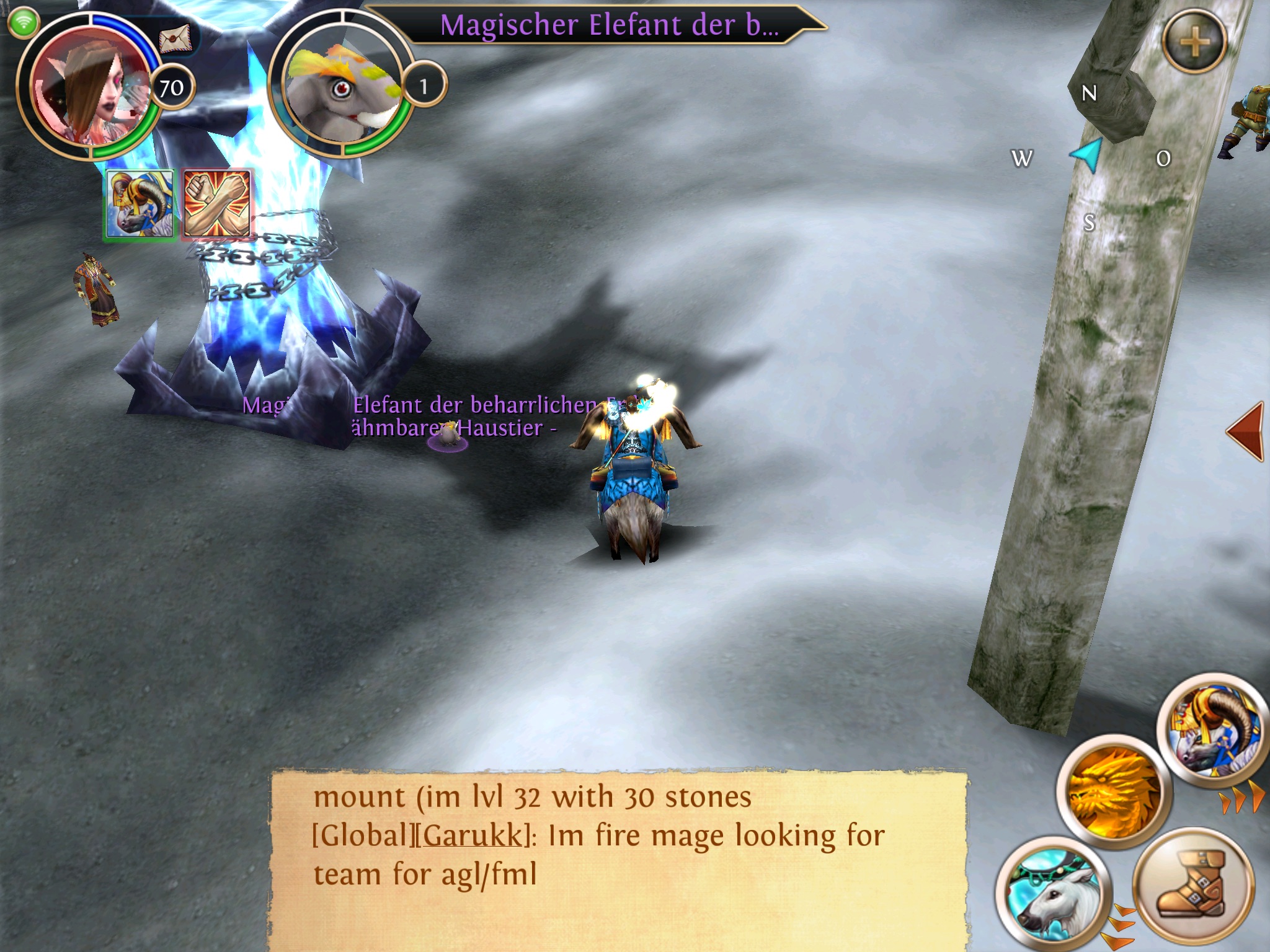The width and height of the screenshot is (1270, 952).
Task: Open the chat log box
Action: (618, 858)
